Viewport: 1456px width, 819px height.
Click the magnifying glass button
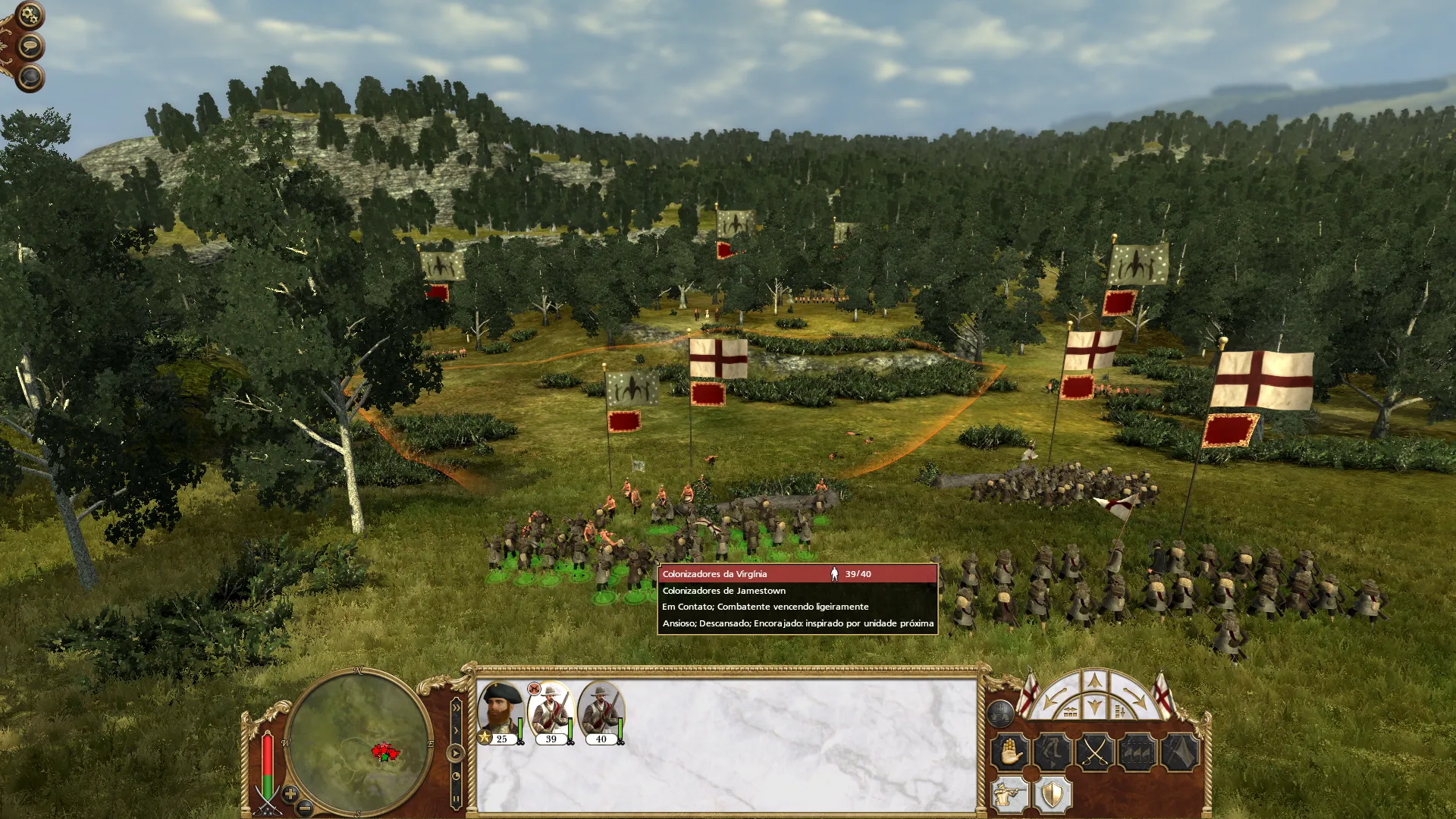pyautogui.click(x=30, y=77)
